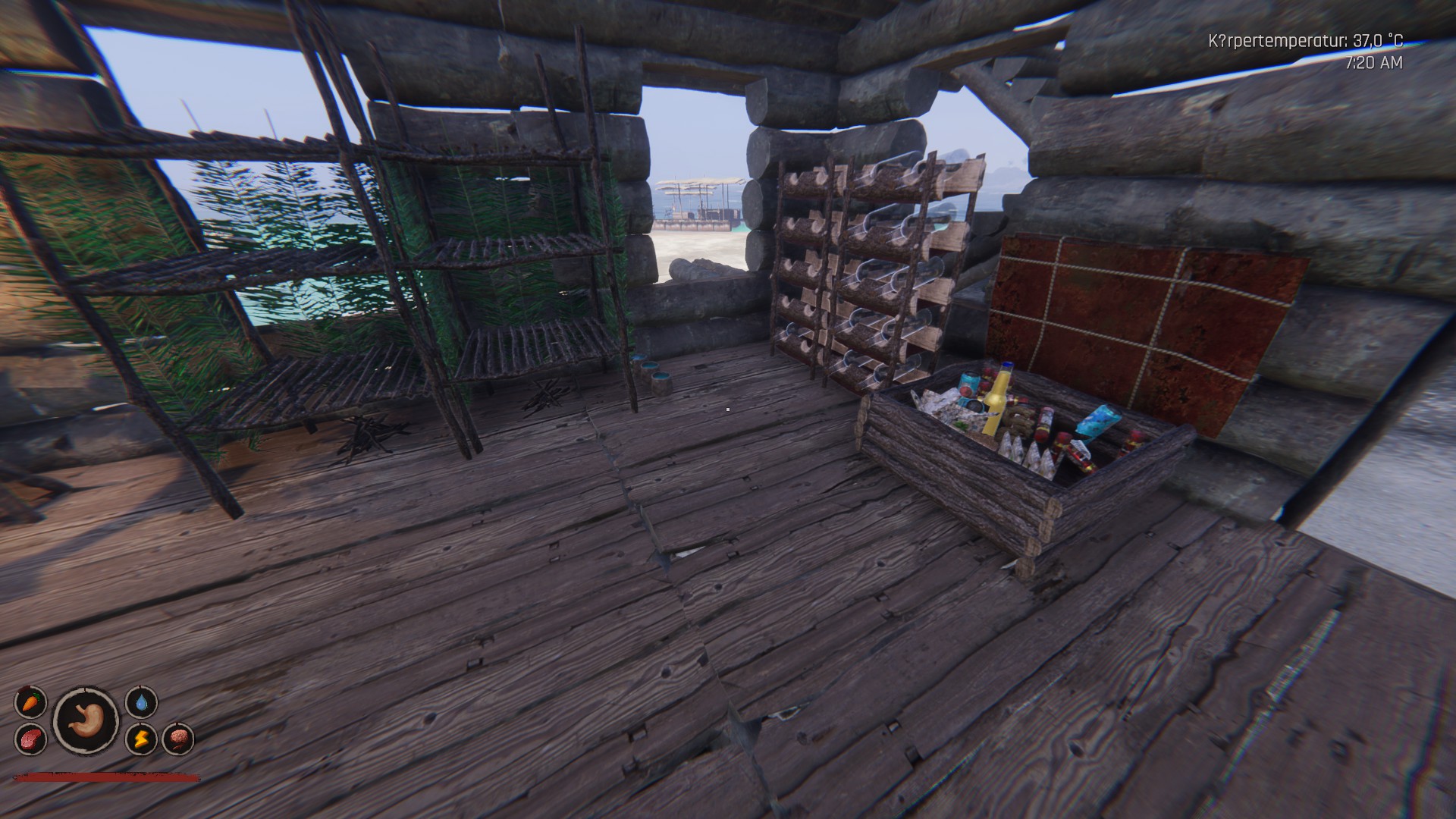
Task: Click the lightning bolt energy icon
Action: click(141, 738)
